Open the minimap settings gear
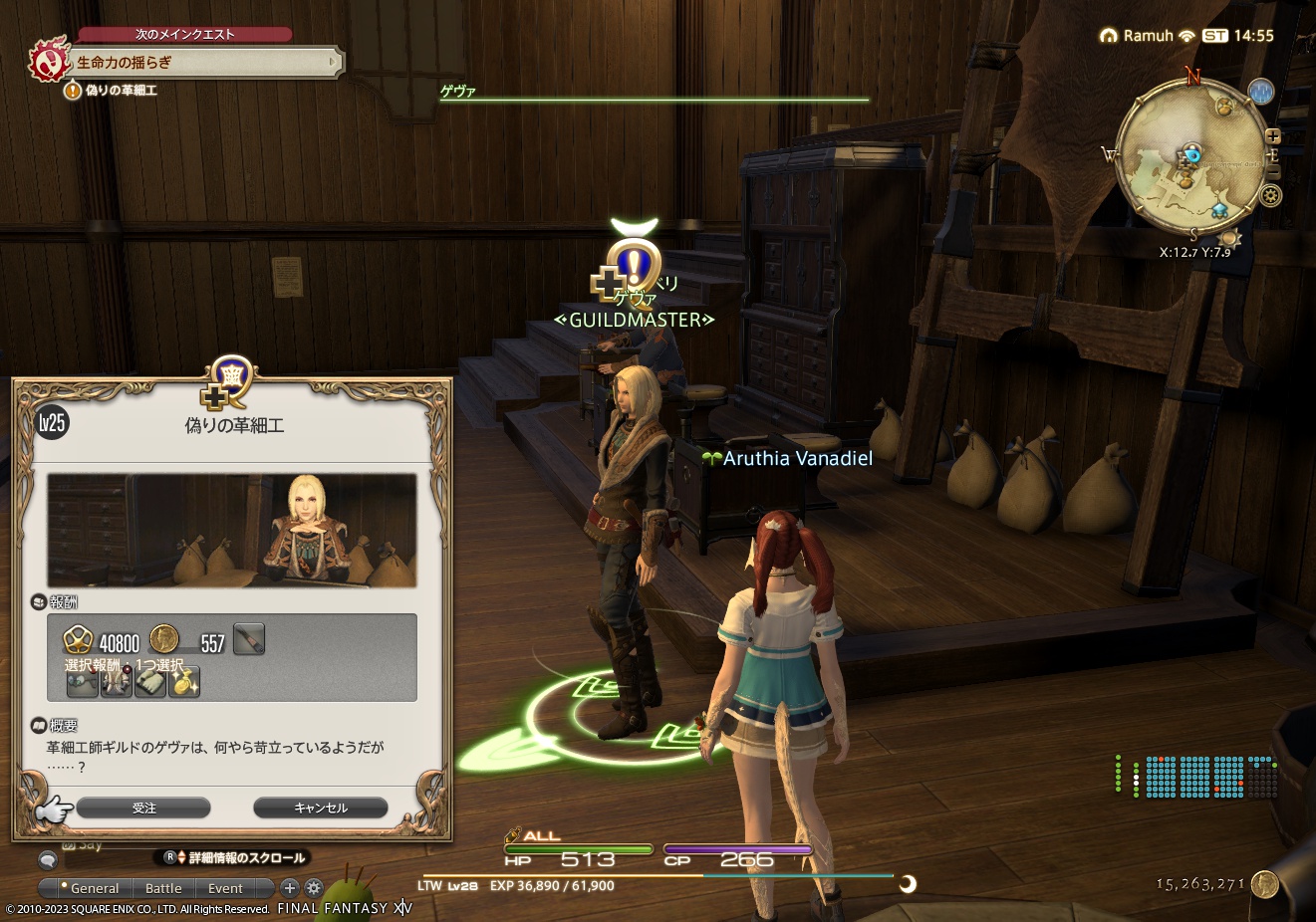The image size is (1316, 922). (x=1270, y=194)
